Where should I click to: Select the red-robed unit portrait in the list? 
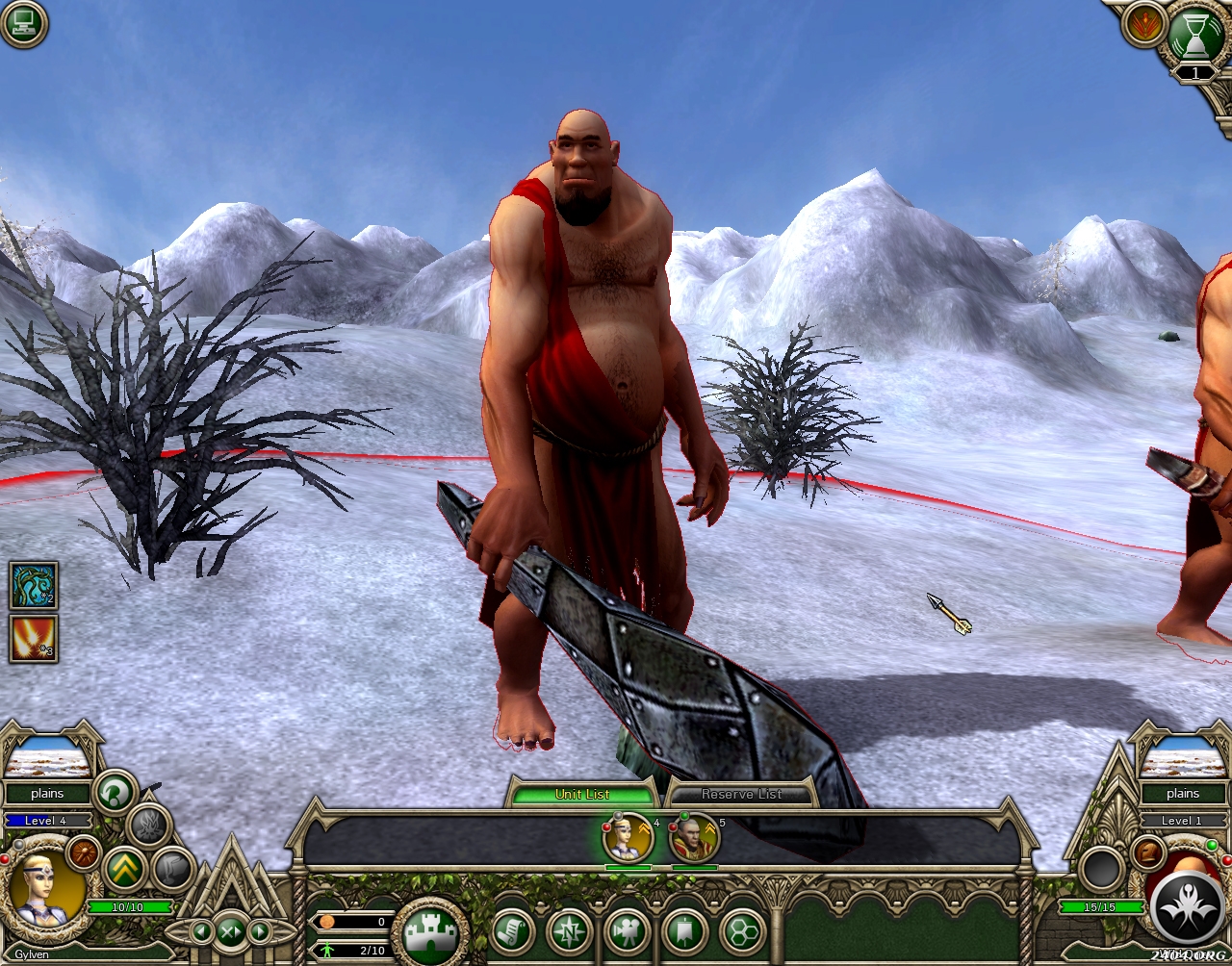click(694, 839)
